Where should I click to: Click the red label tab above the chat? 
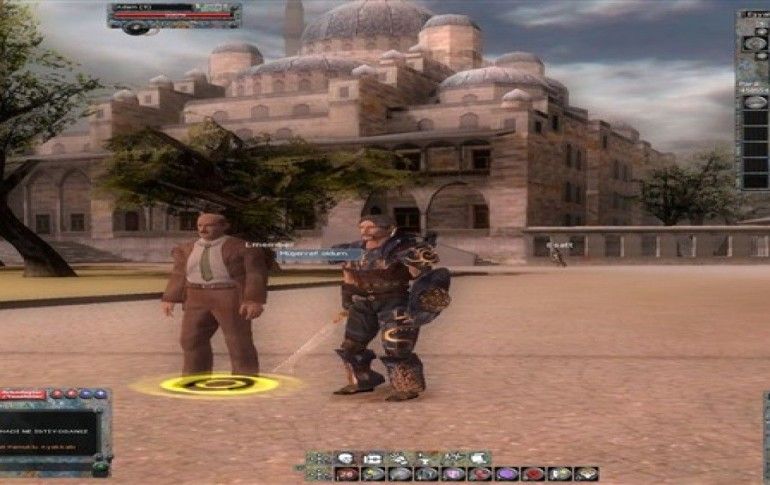(22, 395)
